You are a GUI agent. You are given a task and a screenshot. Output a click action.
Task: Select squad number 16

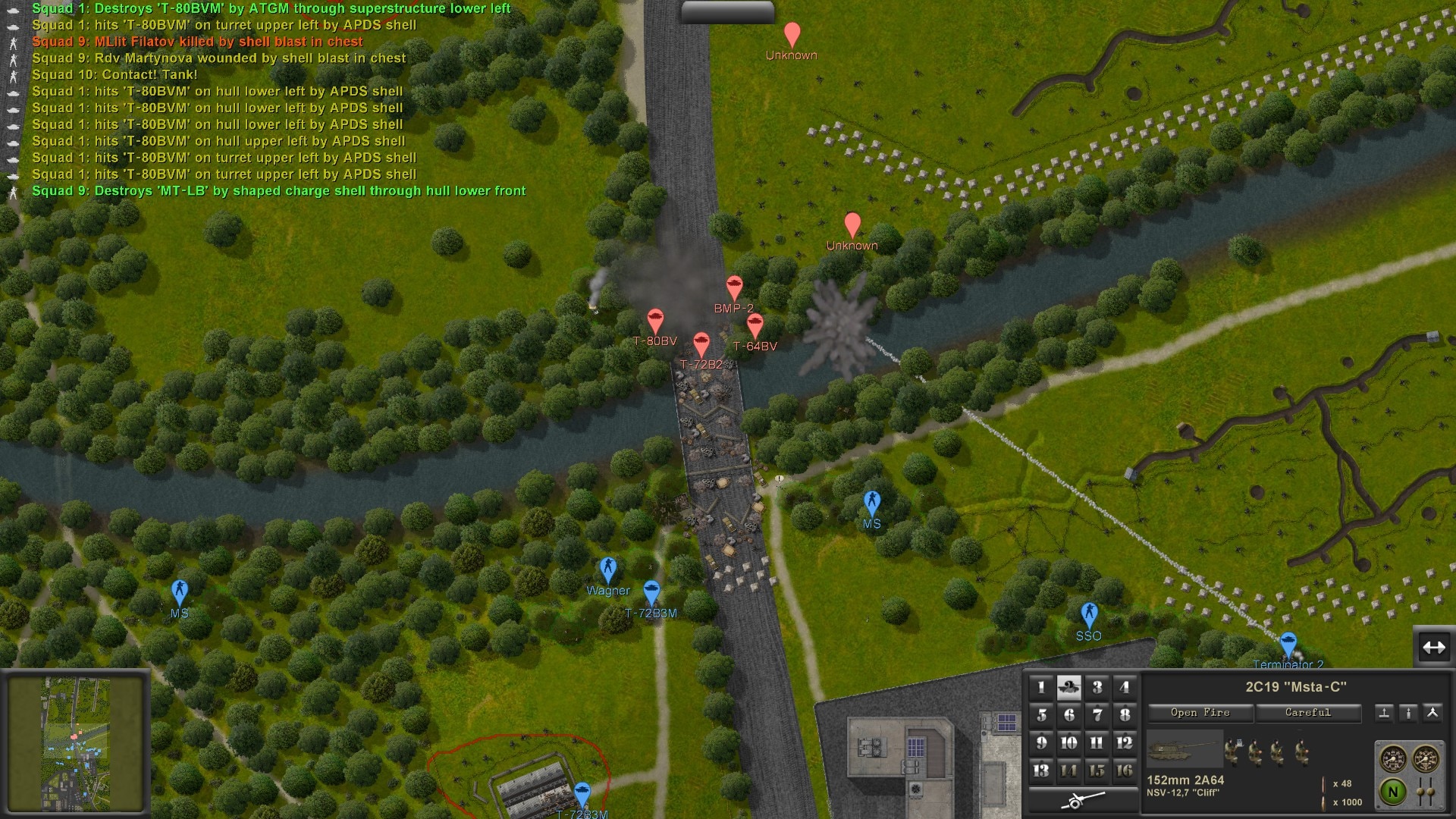click(x=1124, y=770)
